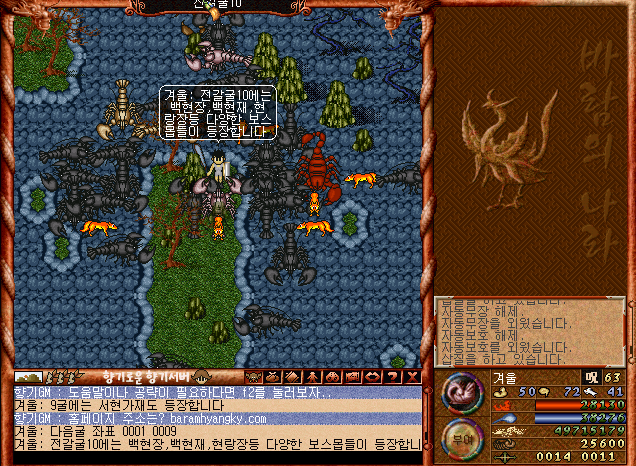Select the bottom chat line about bosses
This screenshot has height=466, width=636.
pos(212,443)
